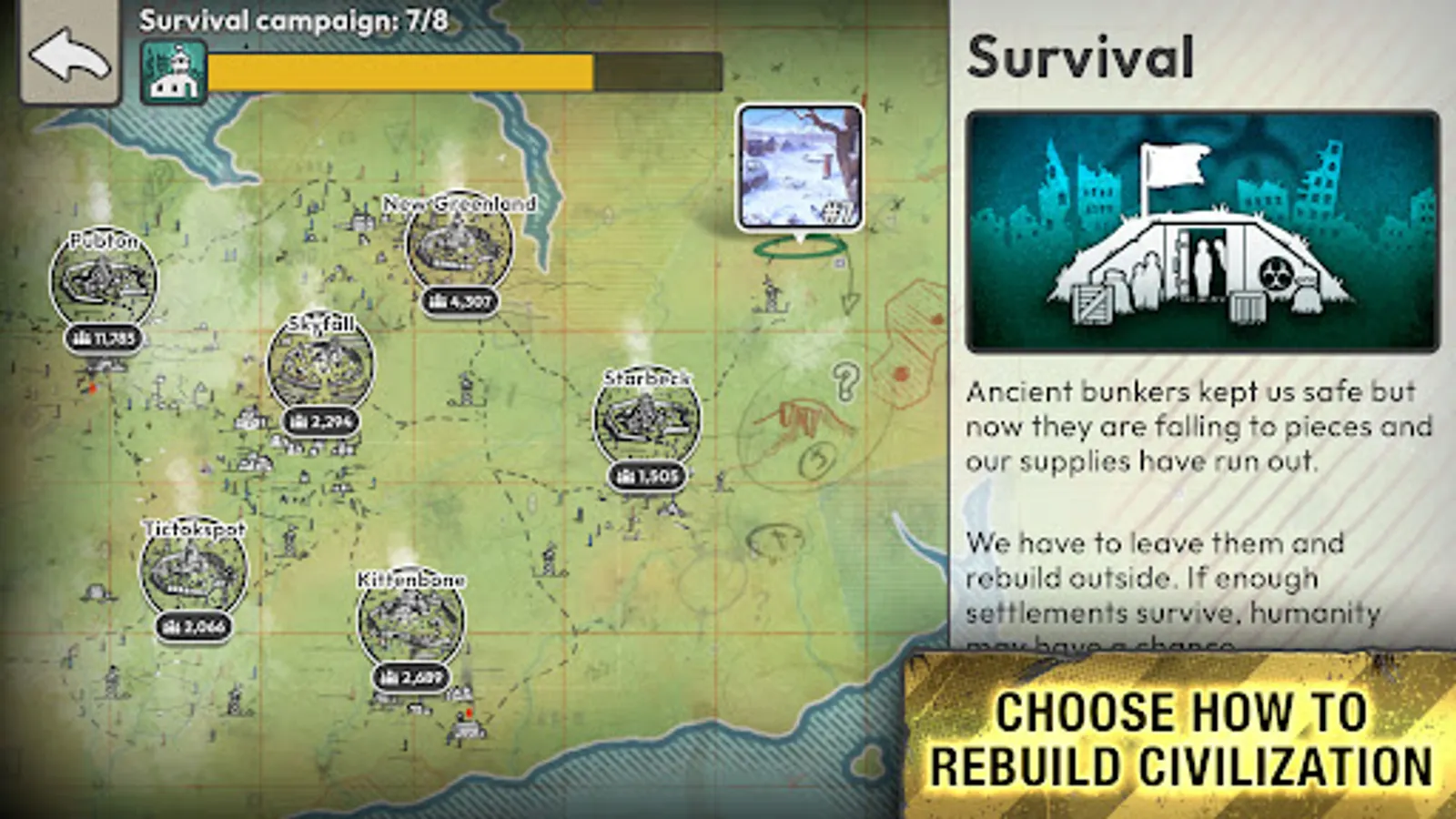Click Kittenbone's 2,689 population badge
Screen dimensions: 1456x819
coord(411,677)
